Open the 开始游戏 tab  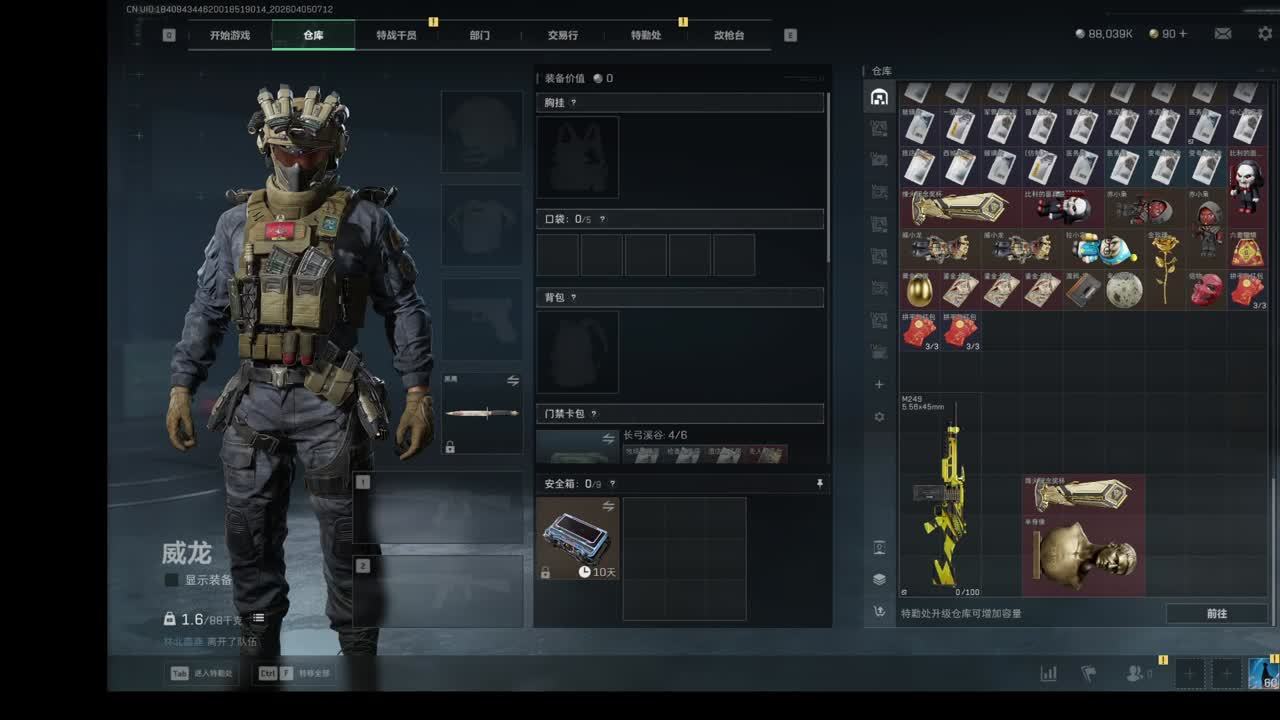pos(229,35)
